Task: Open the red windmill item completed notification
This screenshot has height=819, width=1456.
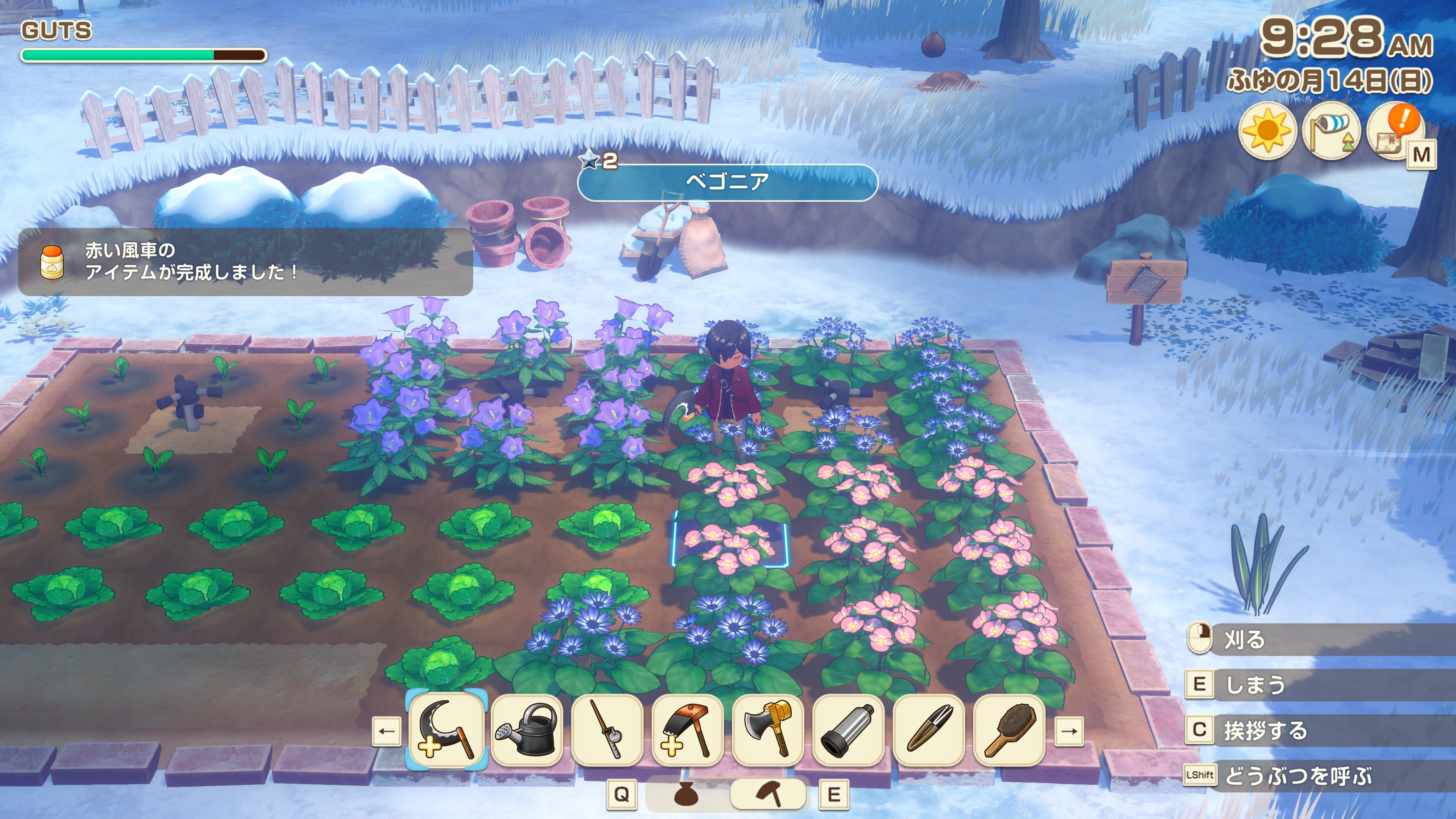Action: tap(245, 262)
